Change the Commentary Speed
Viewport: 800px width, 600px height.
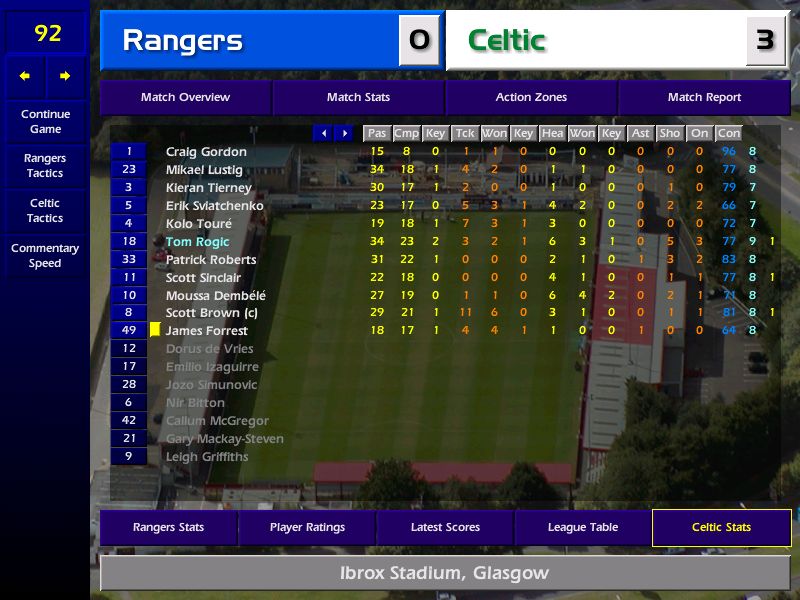[45, 256]
